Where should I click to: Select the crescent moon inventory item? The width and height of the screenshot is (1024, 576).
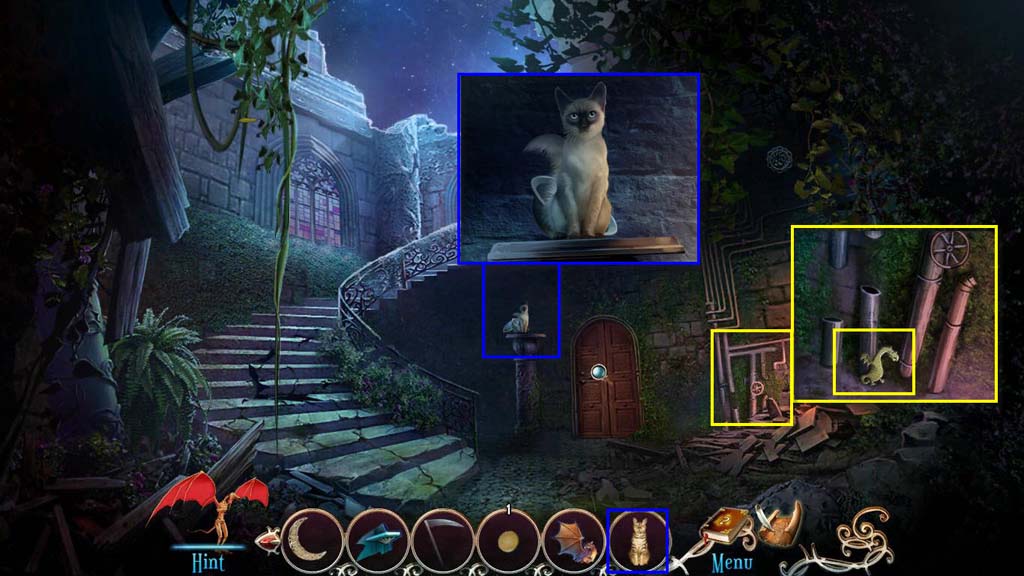[x=310, y=541]
